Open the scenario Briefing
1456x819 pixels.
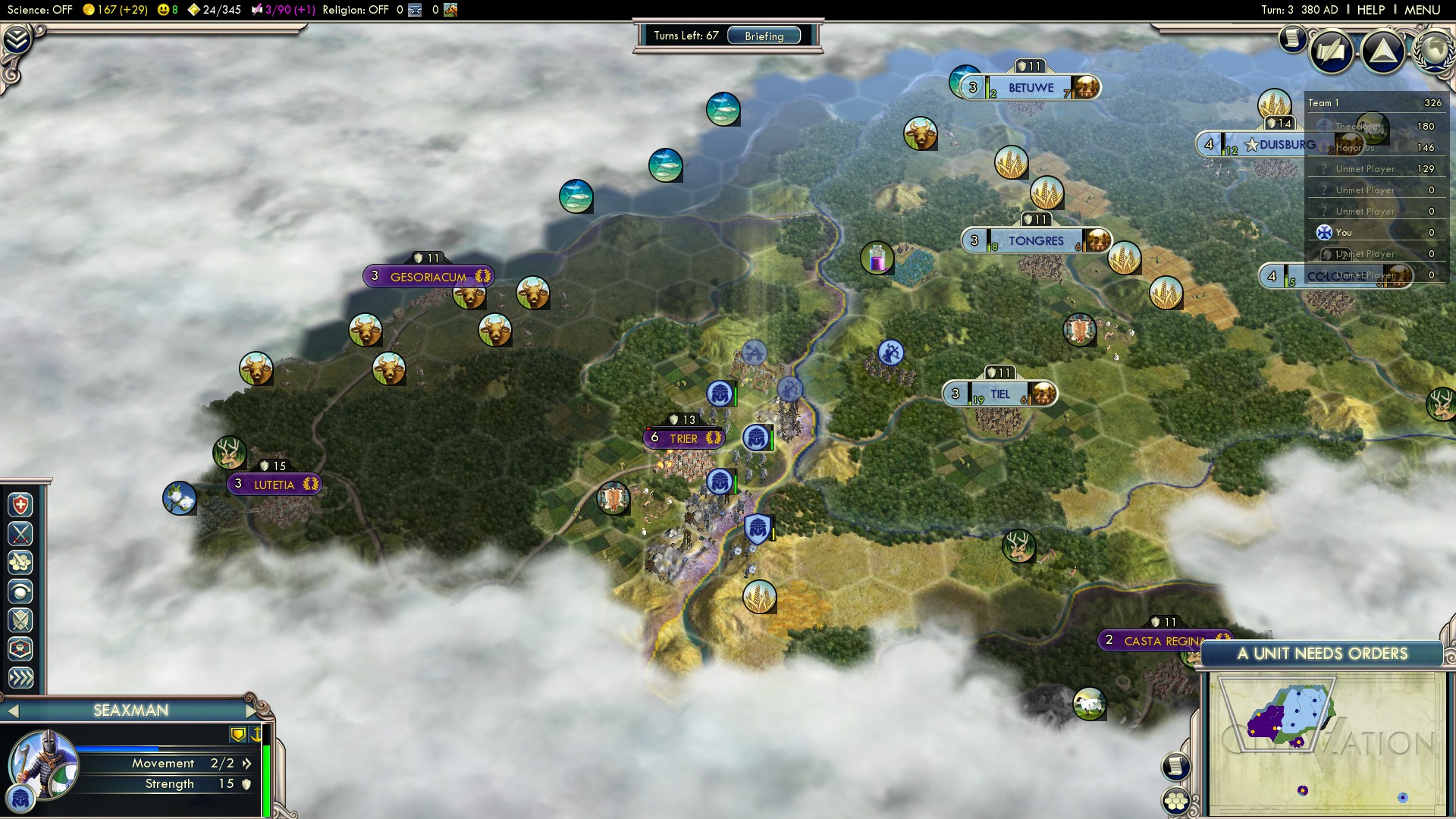tap(764, 36)
